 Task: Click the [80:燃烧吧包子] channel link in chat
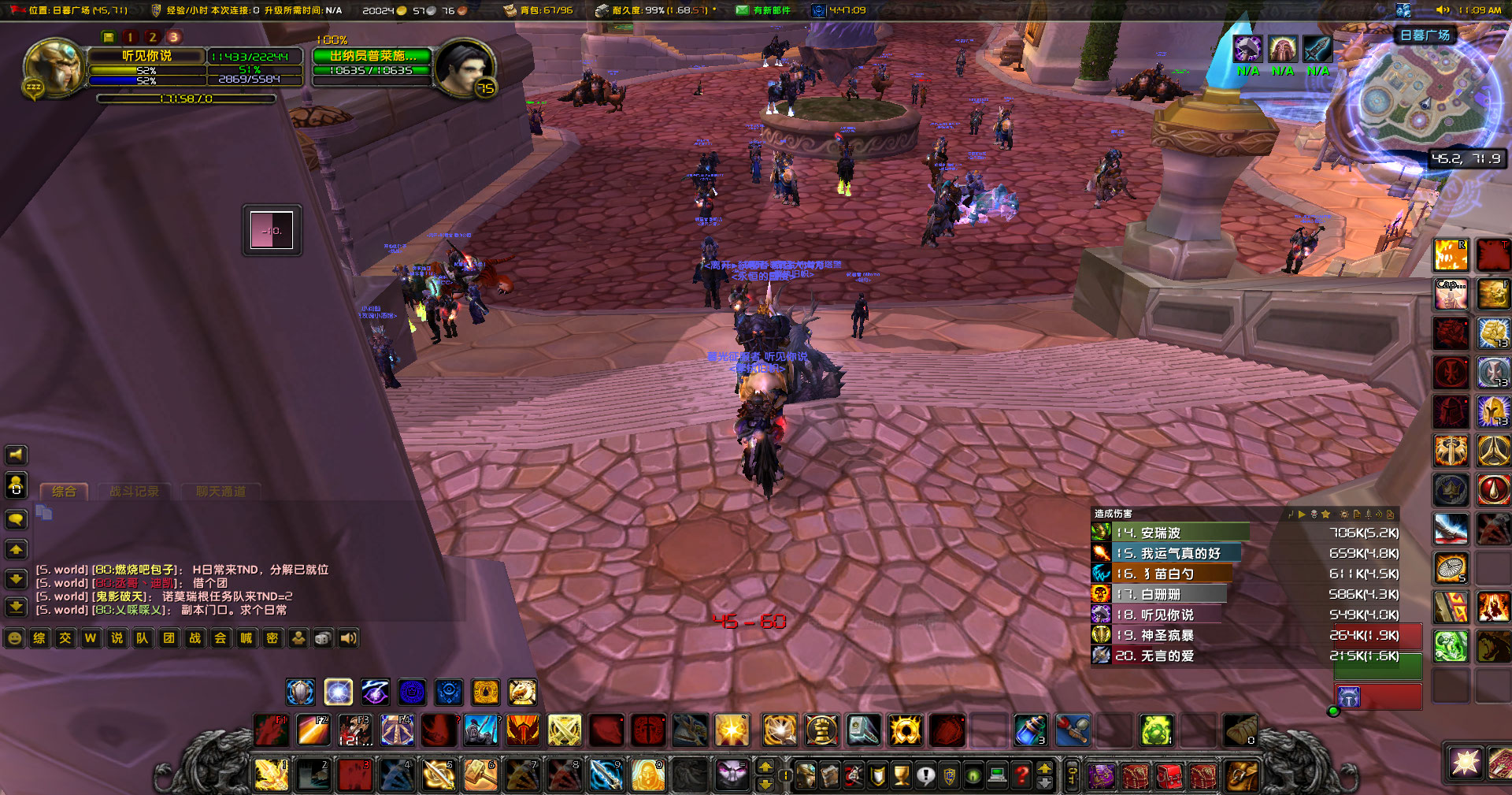pos(135,570)
